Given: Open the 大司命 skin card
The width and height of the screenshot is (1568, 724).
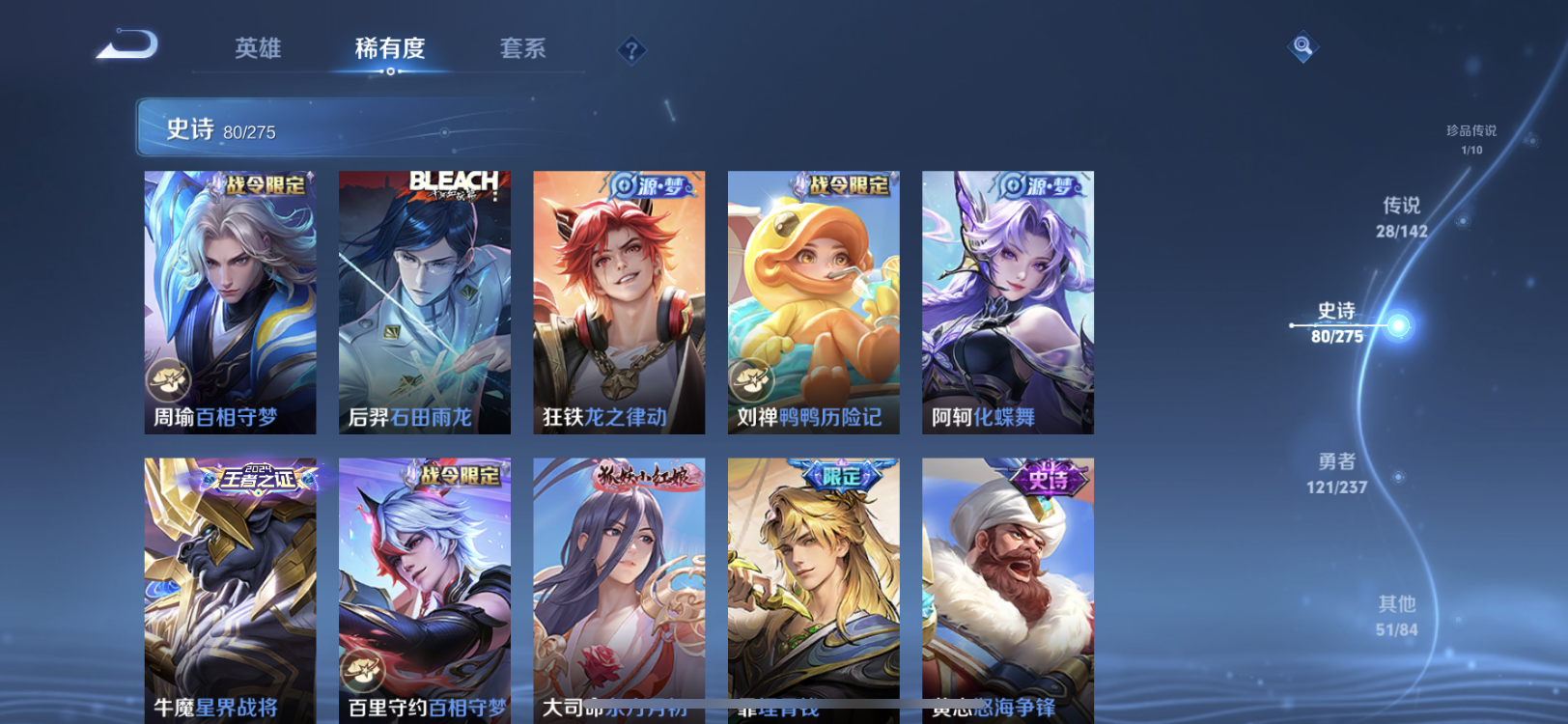Looking at the screenshot, I should (x=619, y=579).
